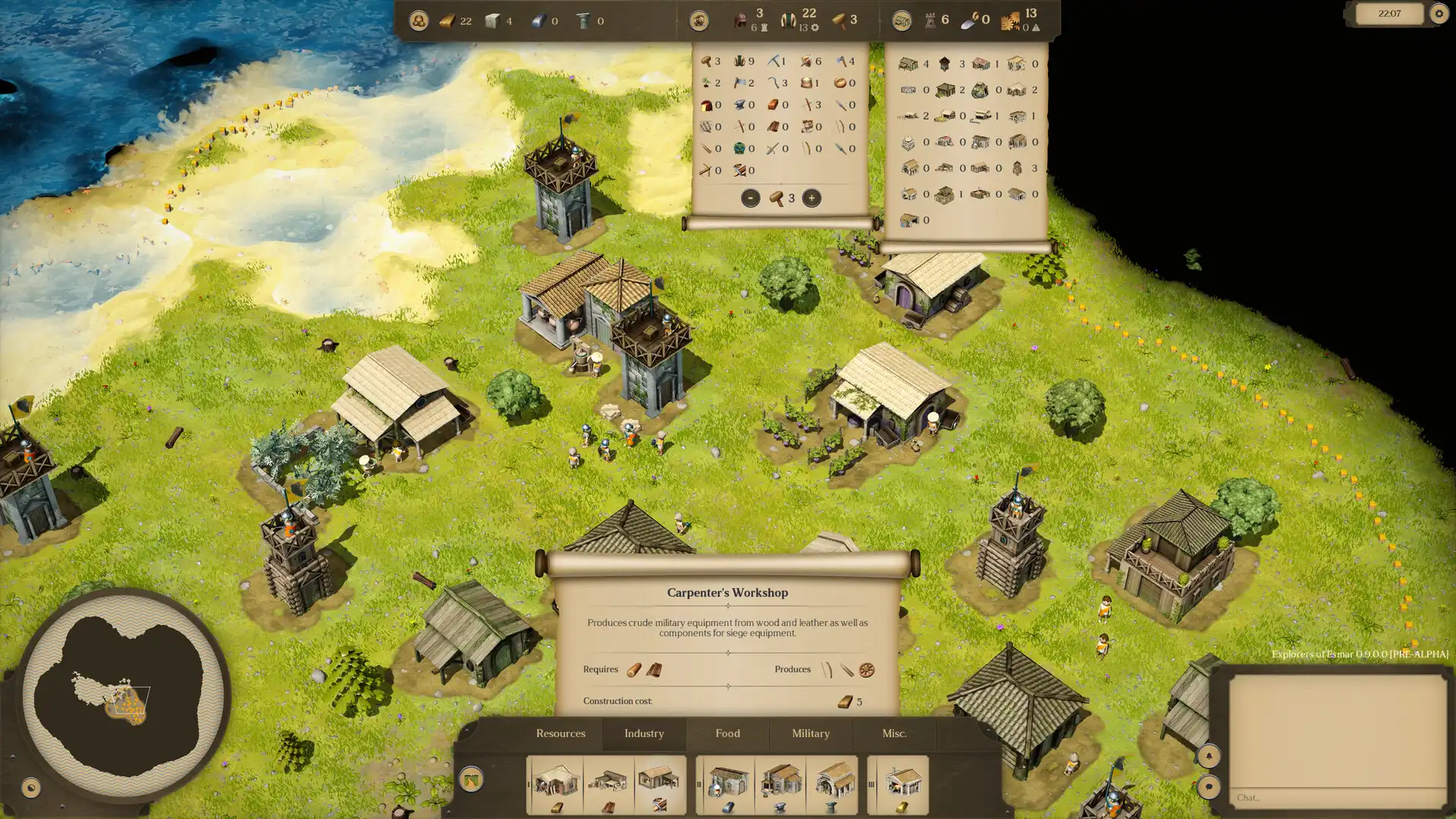The image size is (1456, 819).
Task: Click the chat bubble icon above the chat box
Action: pyautogui.click(x=1209, y=786)
